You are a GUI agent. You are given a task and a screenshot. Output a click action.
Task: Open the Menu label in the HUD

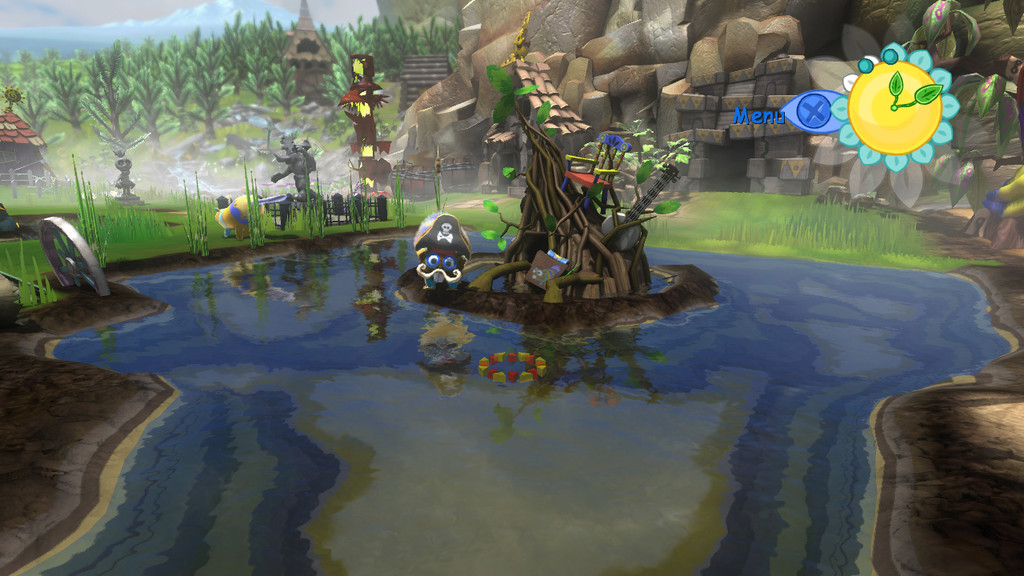point(759,116)
